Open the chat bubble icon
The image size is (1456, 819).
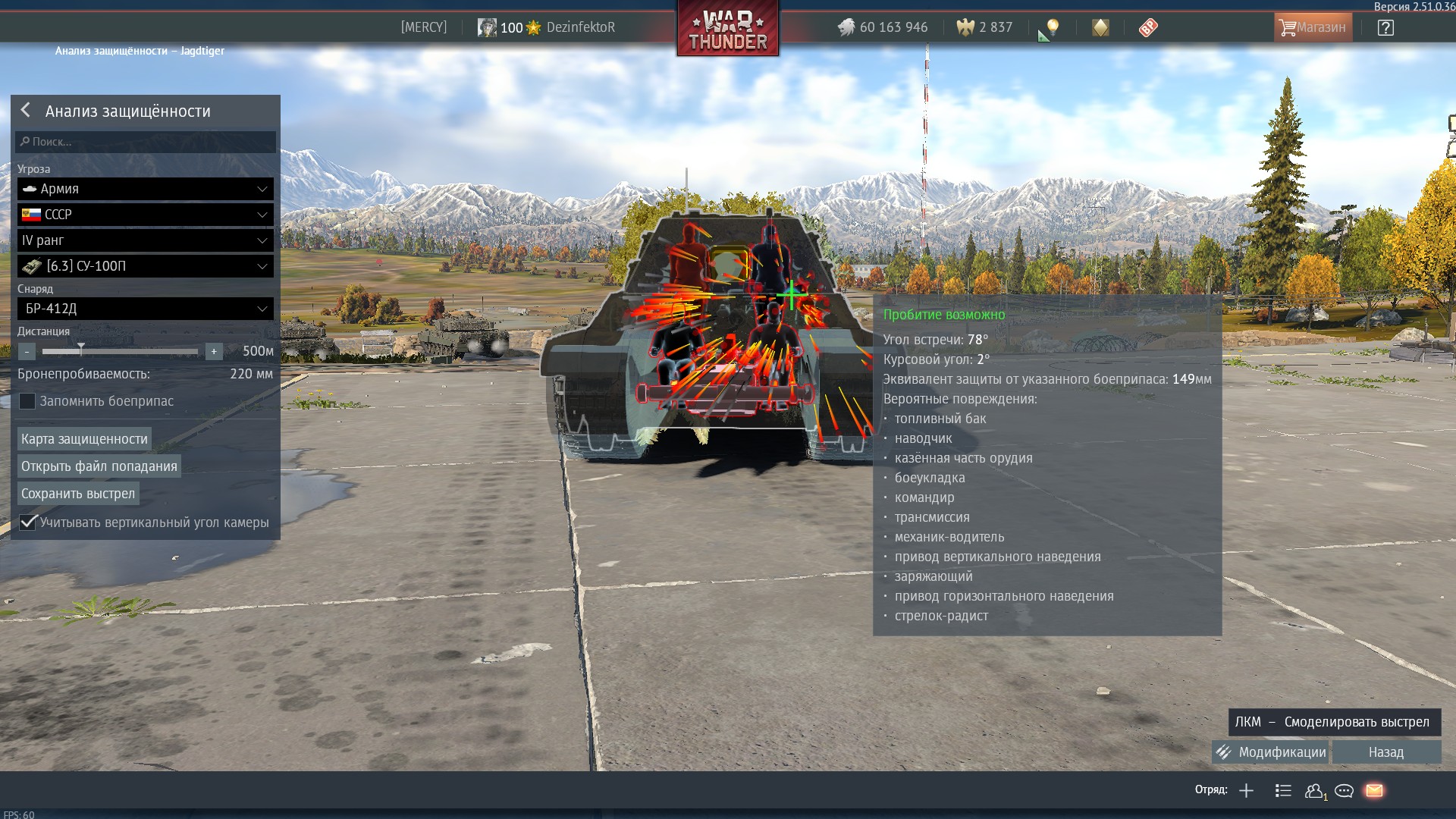(1344, 791)
